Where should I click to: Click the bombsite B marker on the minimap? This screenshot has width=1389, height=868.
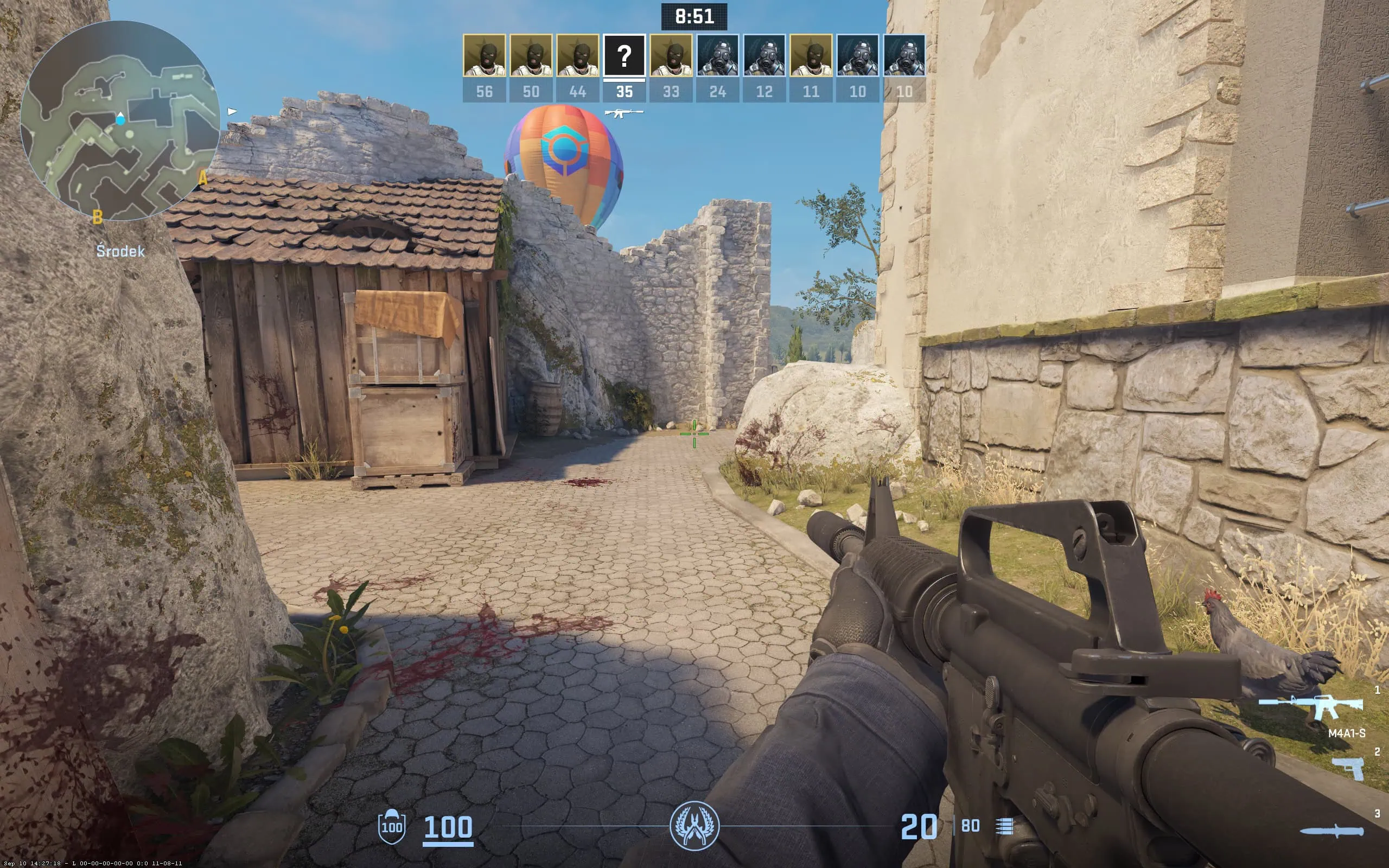tap(98, 218)
